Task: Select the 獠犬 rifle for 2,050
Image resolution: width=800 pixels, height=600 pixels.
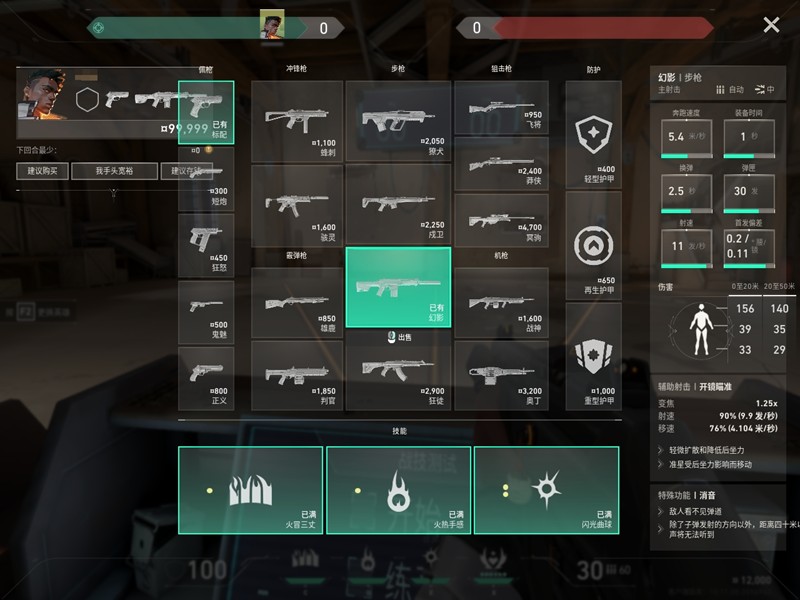Action: pos(398,119)
